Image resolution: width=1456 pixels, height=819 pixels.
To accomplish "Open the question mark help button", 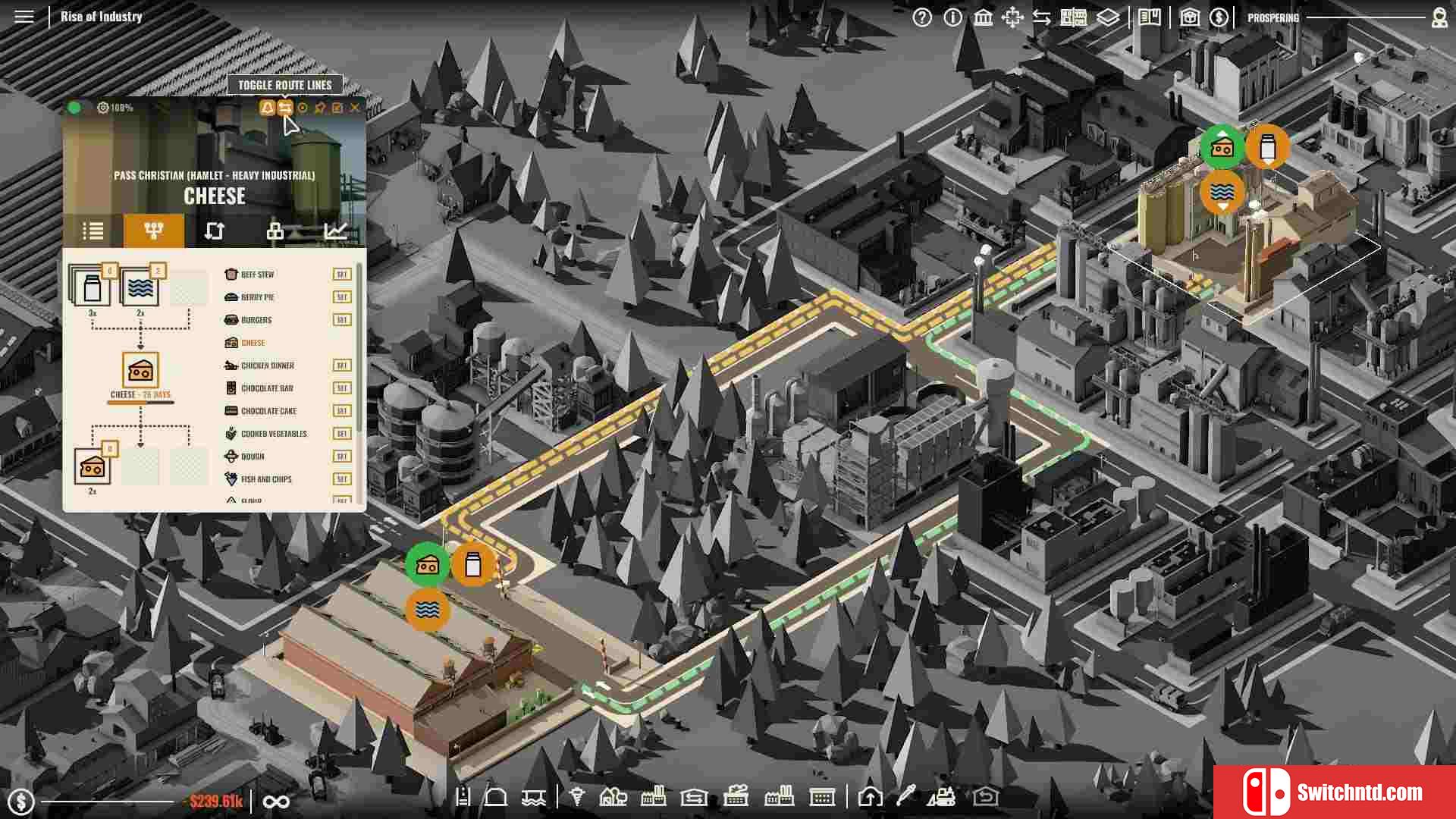I will pyautogui.click(x=922, y=17).
